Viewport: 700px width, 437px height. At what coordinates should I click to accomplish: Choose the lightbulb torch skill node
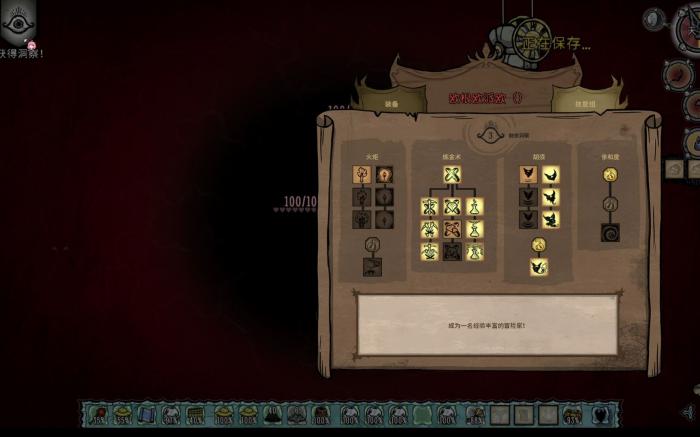pyautogui.click(x=383, y=175)
